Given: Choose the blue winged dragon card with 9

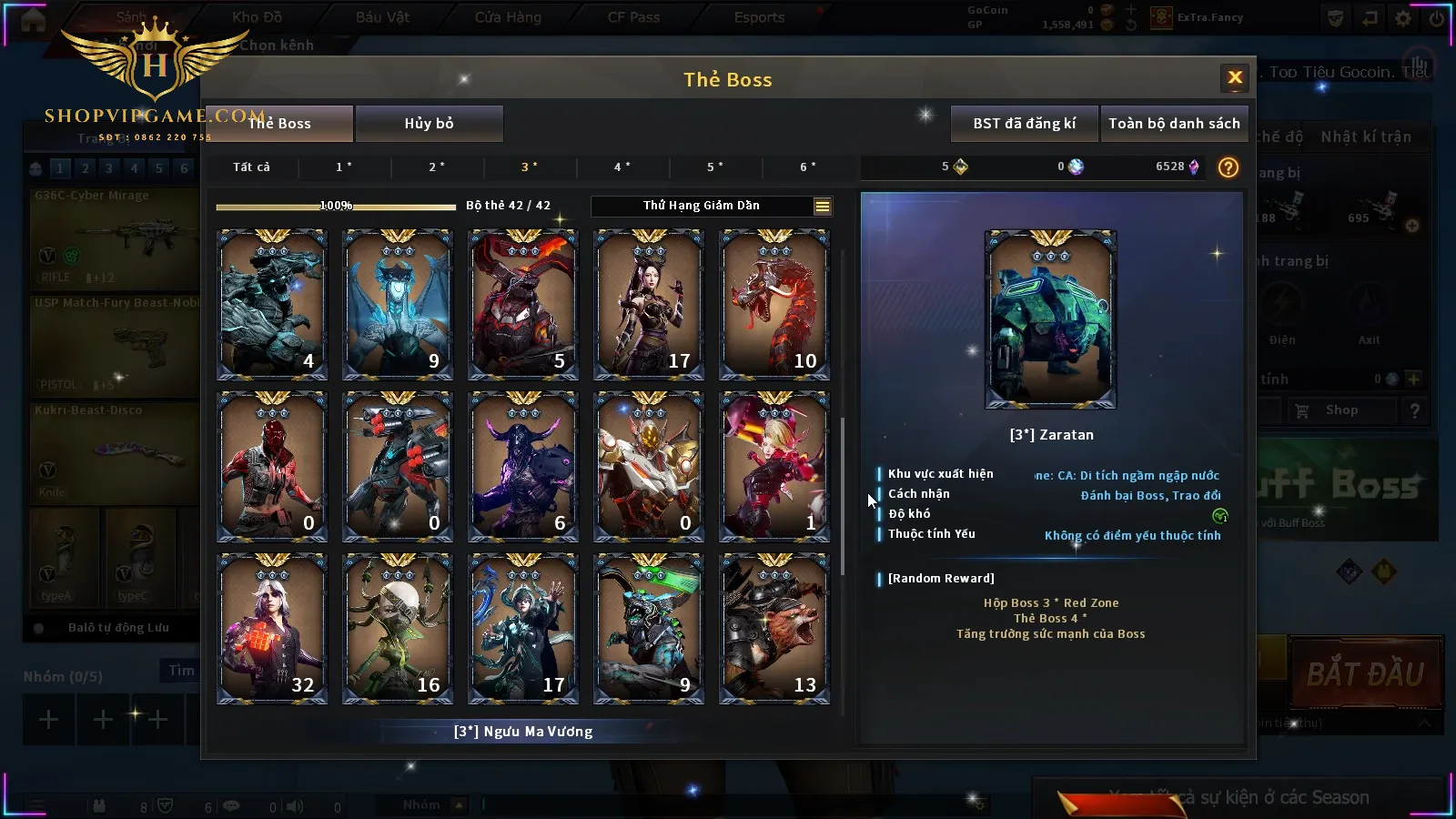Looking at the screenshot, I should (x=398, y=305).
